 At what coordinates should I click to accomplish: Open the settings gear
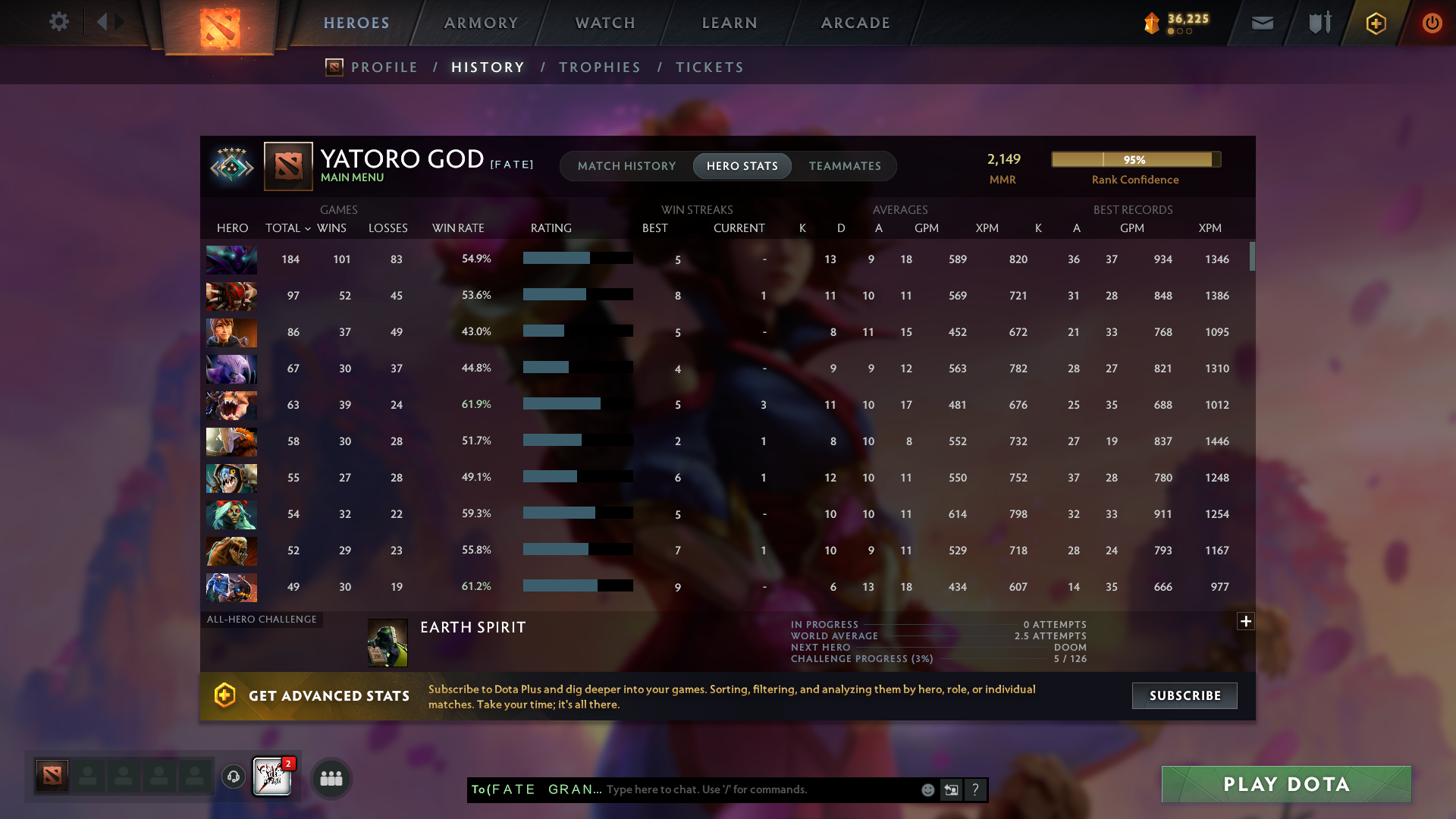coord(59,22)
